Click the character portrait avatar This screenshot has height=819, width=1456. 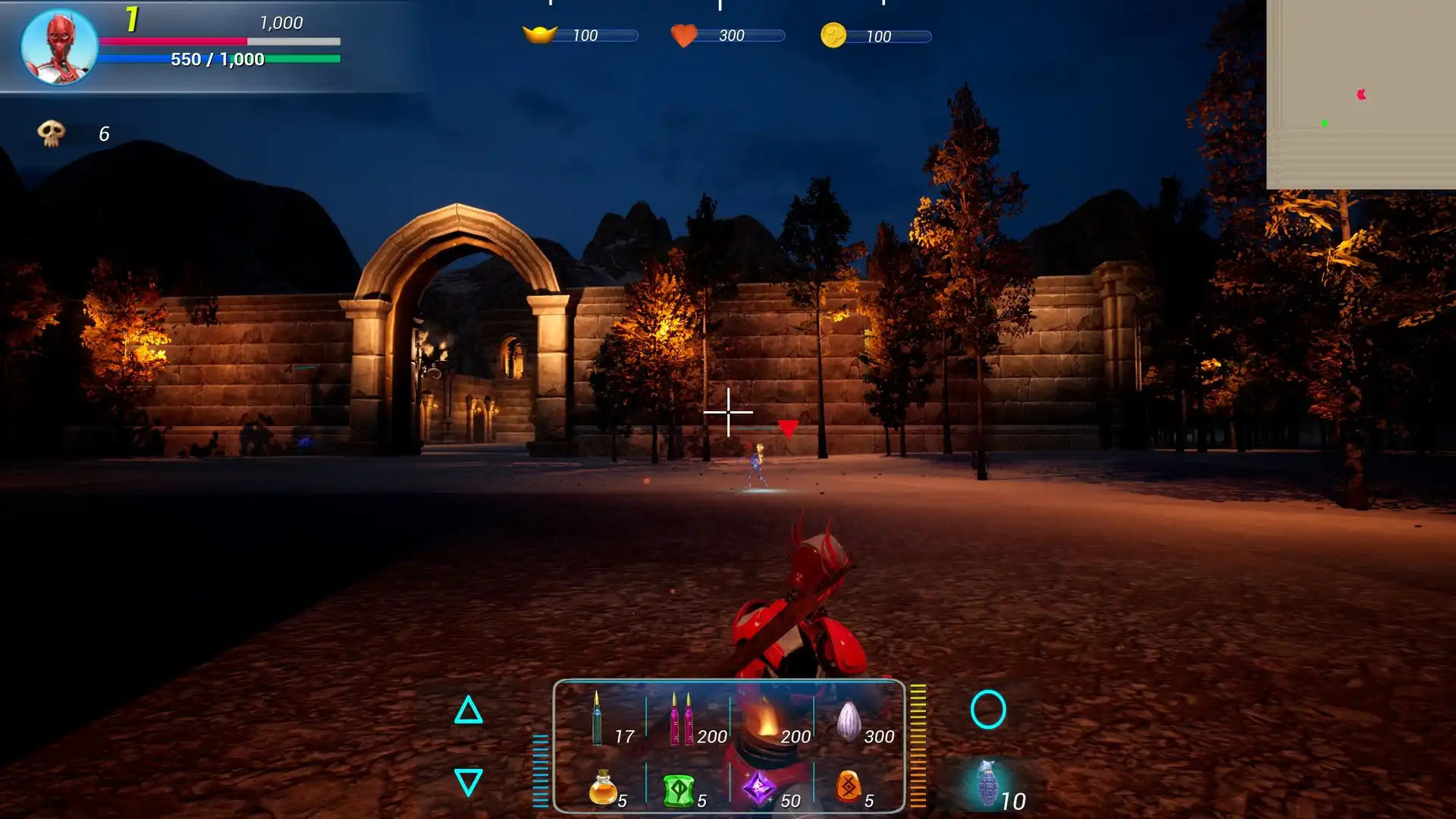point(58,47)
